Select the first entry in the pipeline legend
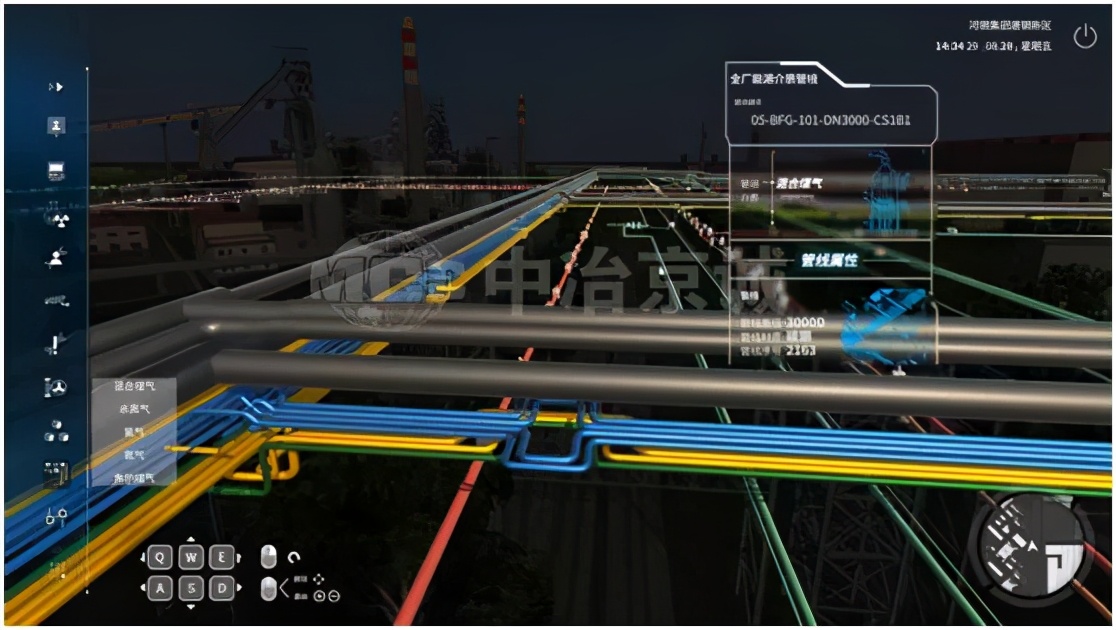 pyautogui.click(x=135, y=385)
